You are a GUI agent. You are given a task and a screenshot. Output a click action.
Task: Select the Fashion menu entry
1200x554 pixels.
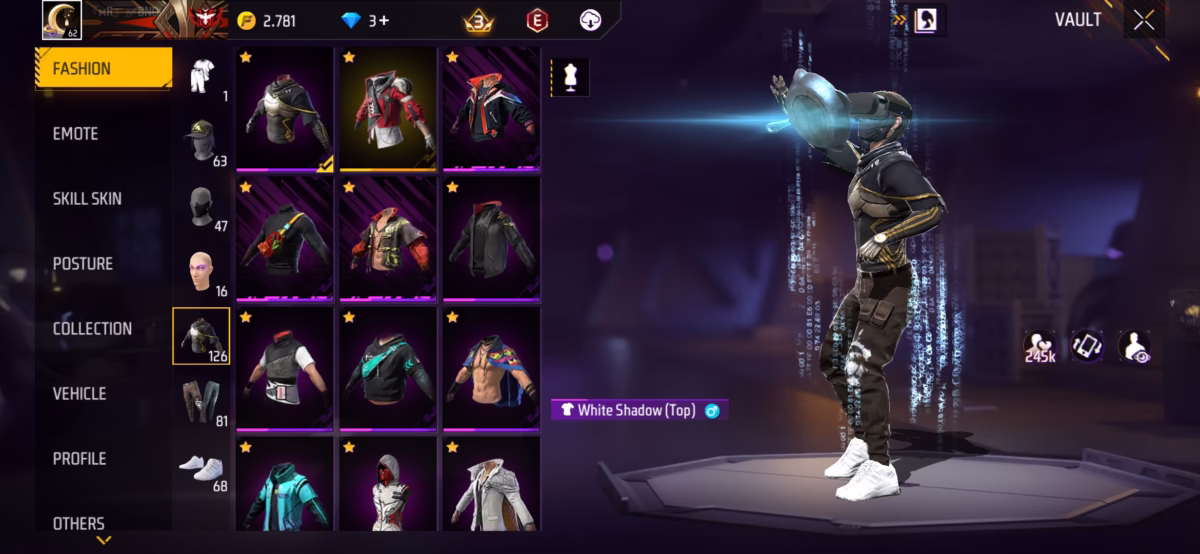(x=82, y=69)
